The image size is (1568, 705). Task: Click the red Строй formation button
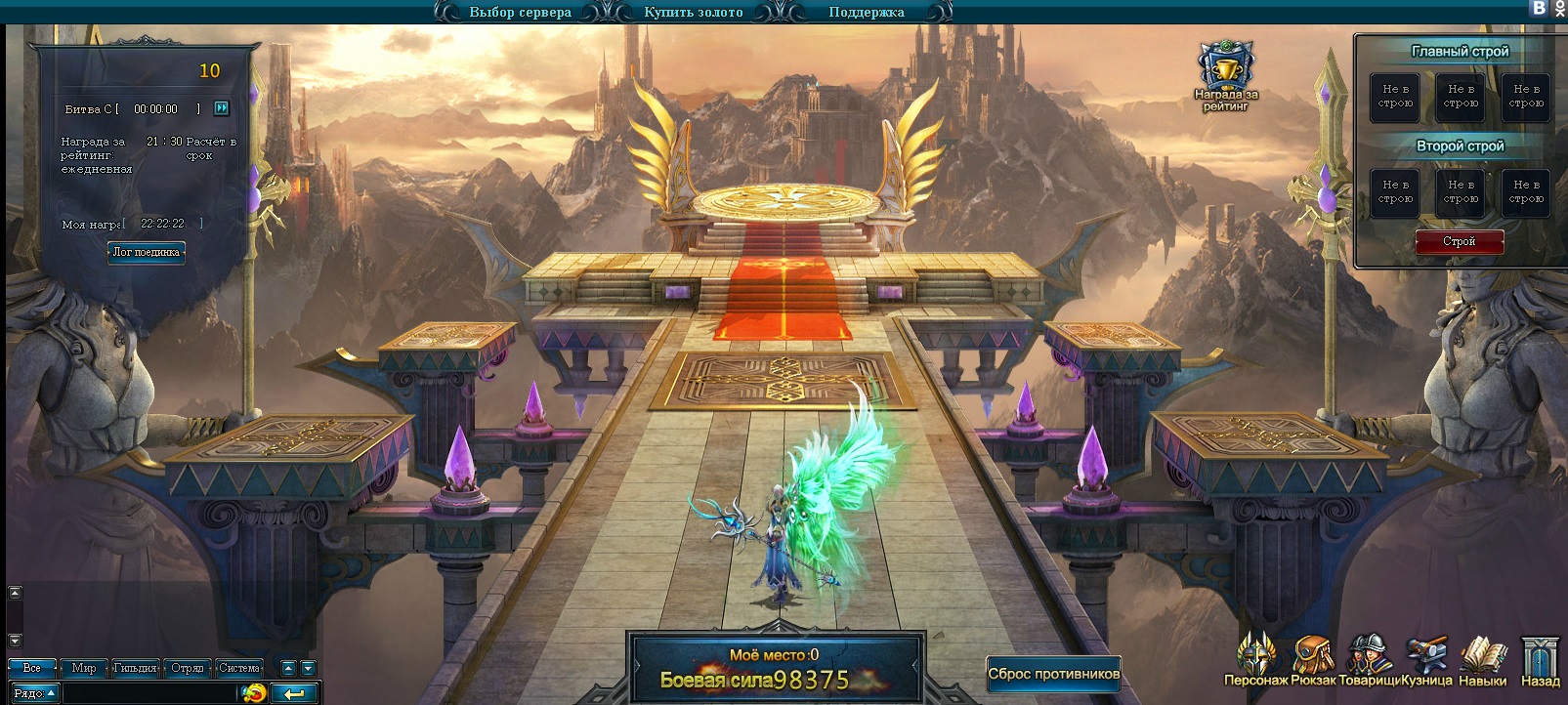1459,241
